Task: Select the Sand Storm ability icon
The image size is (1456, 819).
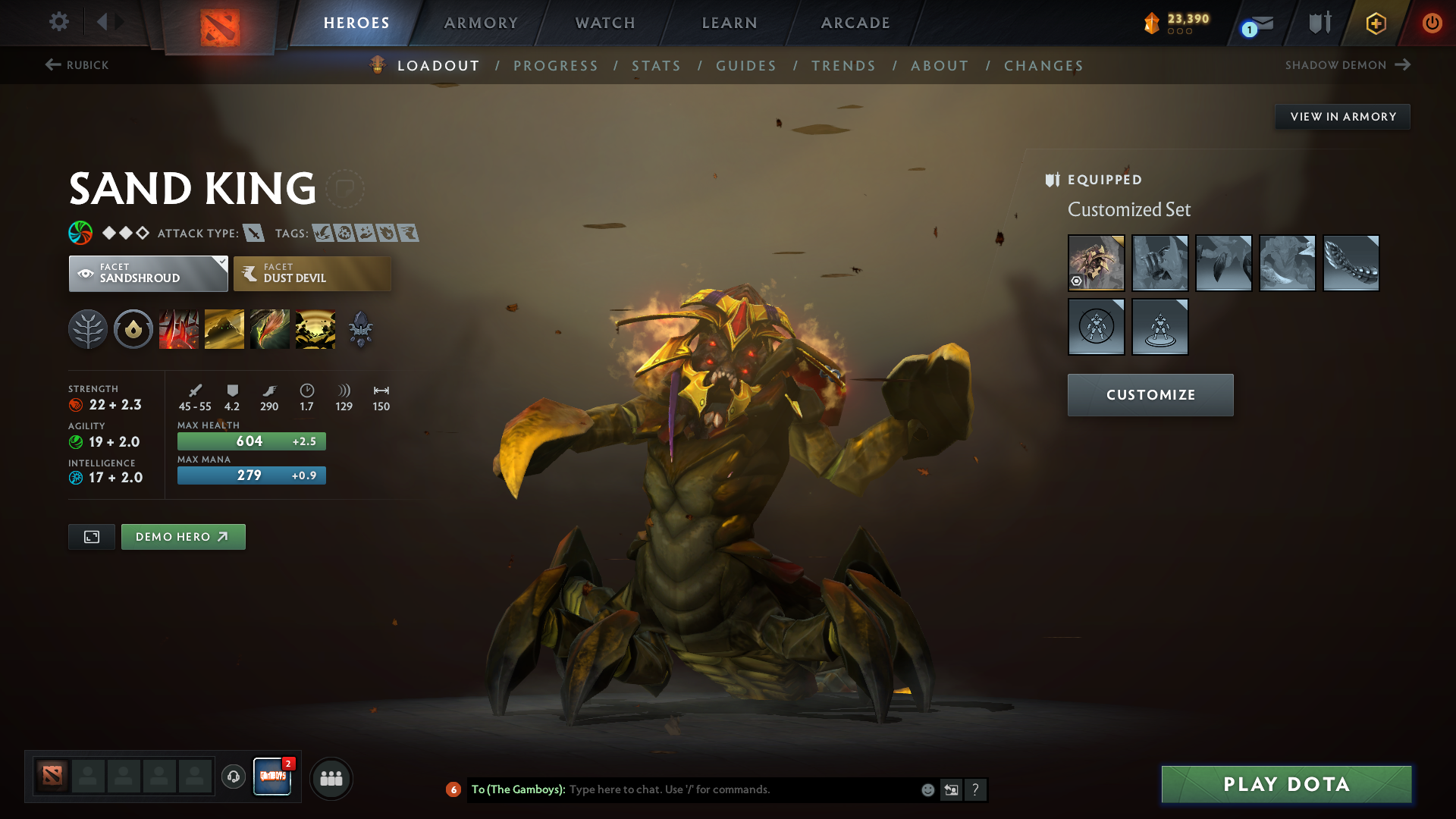Action: (224, 328)
